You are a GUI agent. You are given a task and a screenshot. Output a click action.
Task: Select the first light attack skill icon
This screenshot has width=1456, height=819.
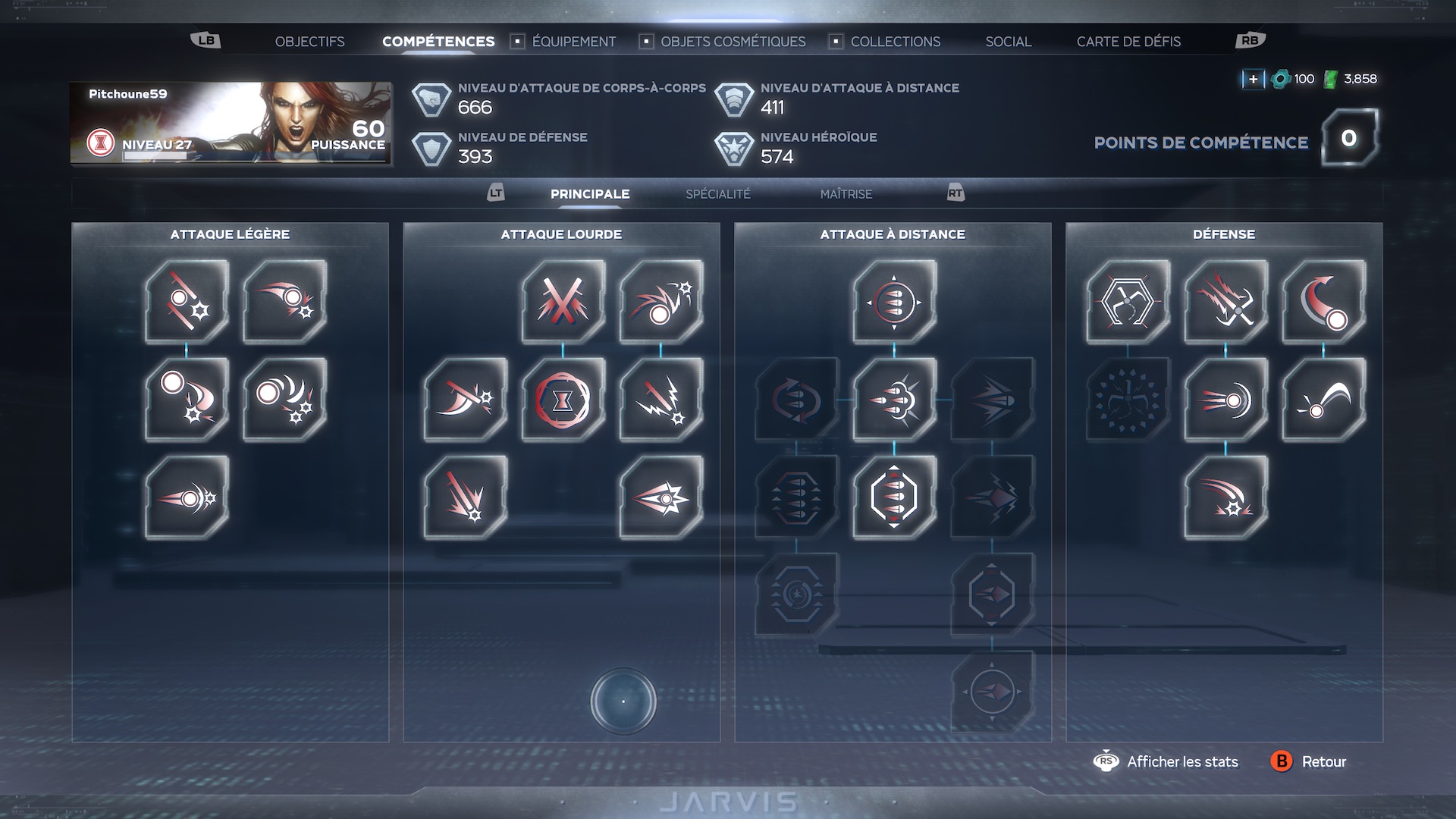[x=187, y=301]
